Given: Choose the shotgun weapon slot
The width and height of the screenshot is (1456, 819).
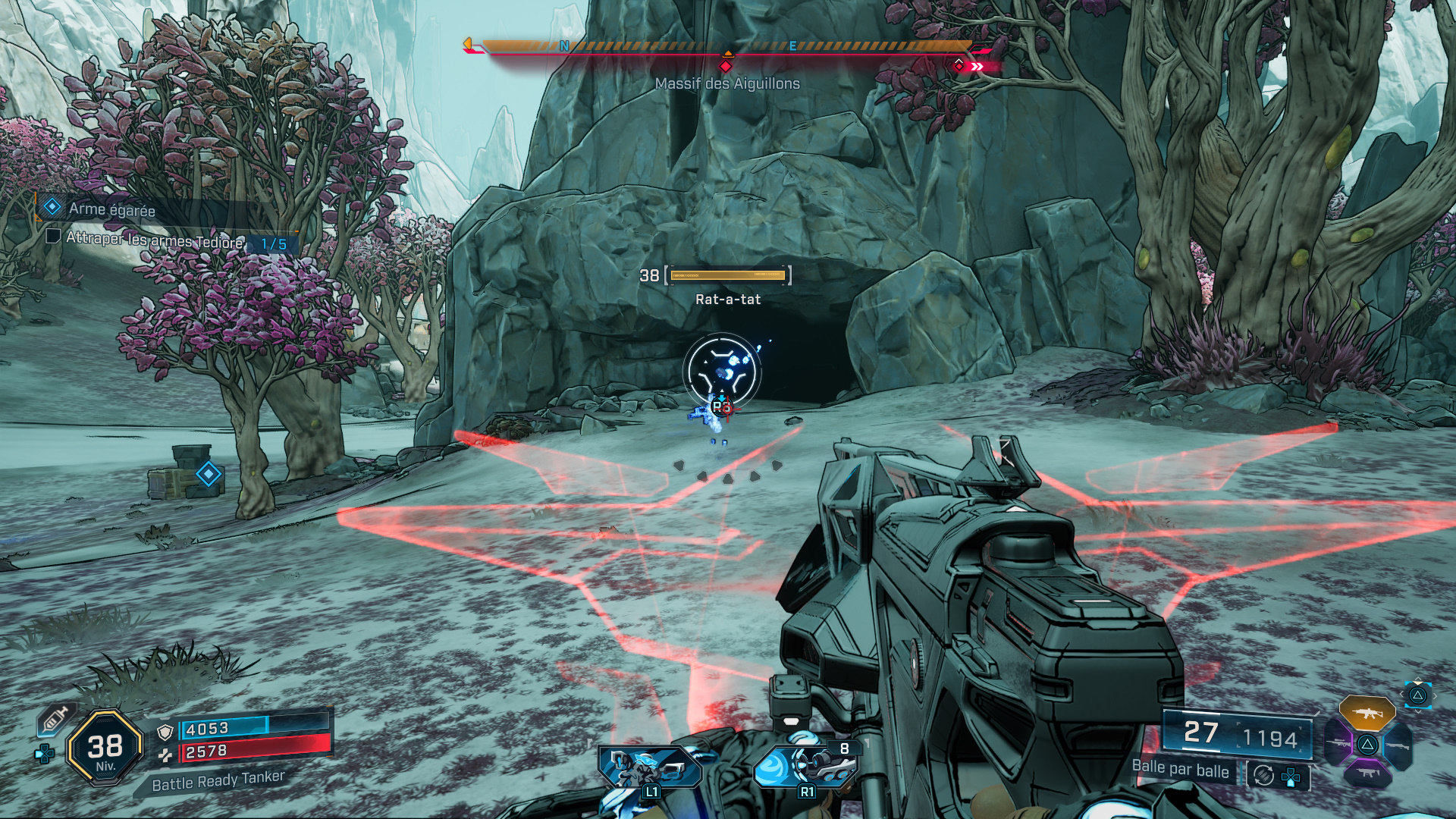Looking at the screenshot, I should tap(1398, 745).
